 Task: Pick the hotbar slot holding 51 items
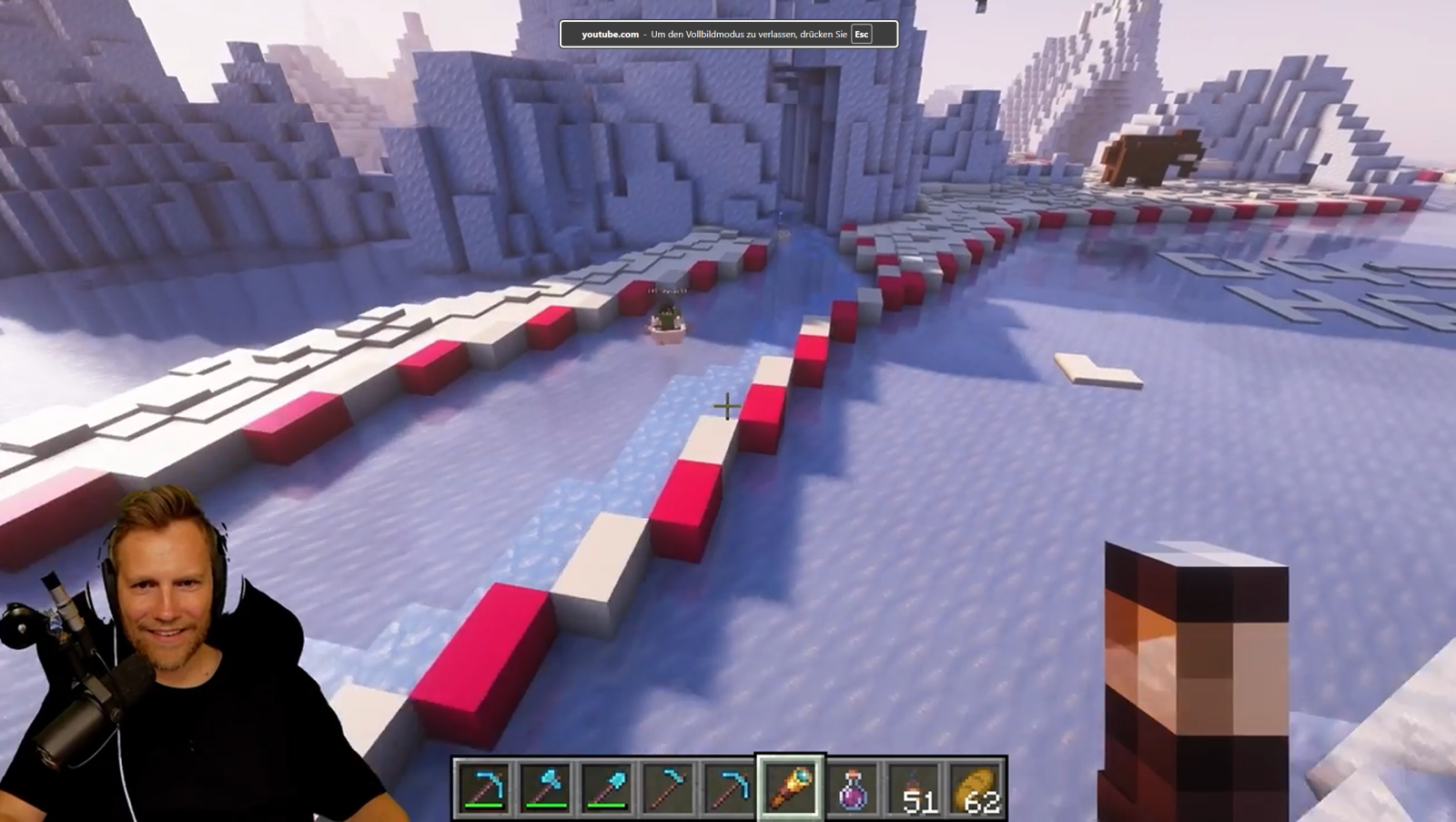915,787
